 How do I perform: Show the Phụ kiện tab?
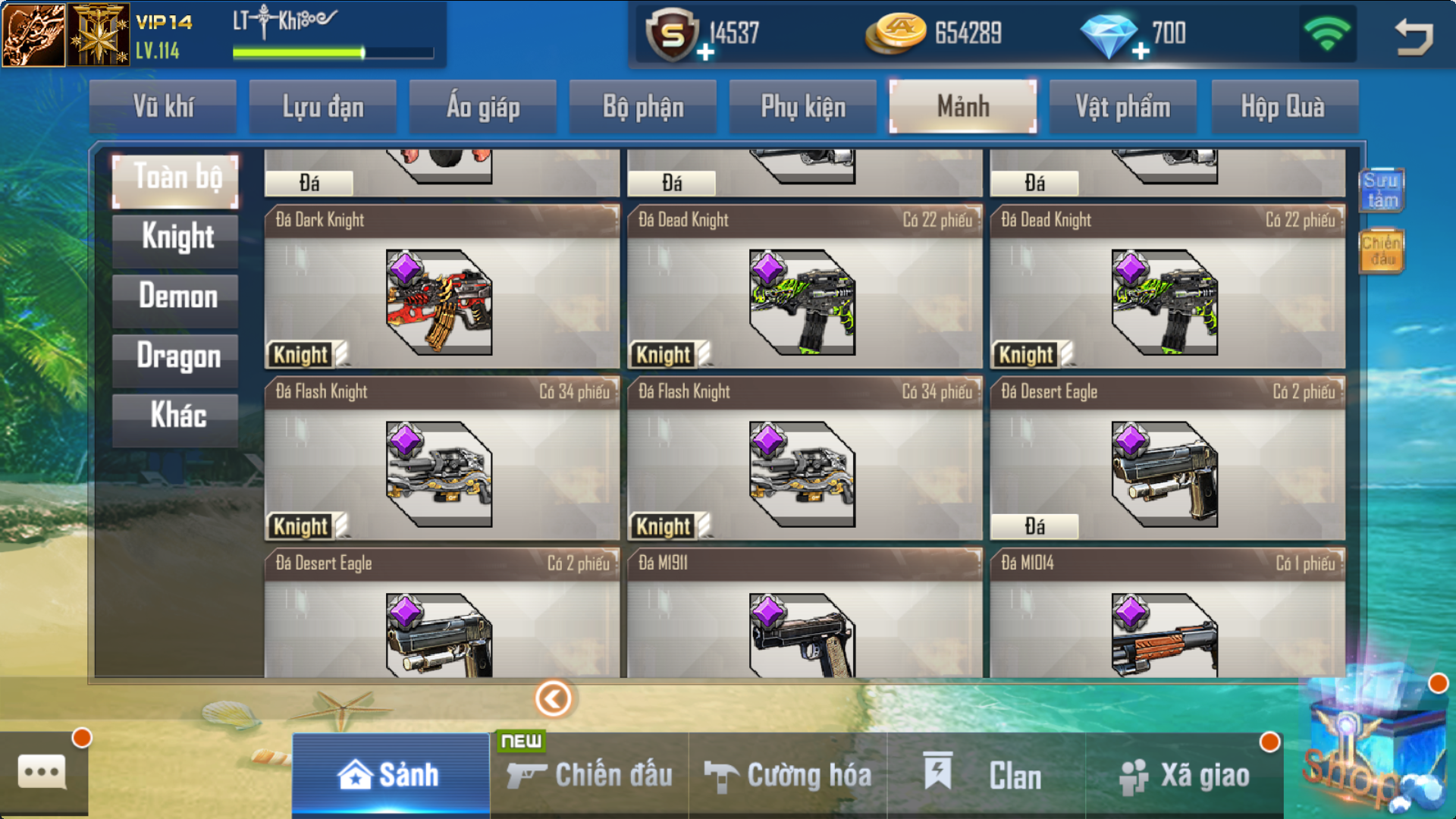803,107
